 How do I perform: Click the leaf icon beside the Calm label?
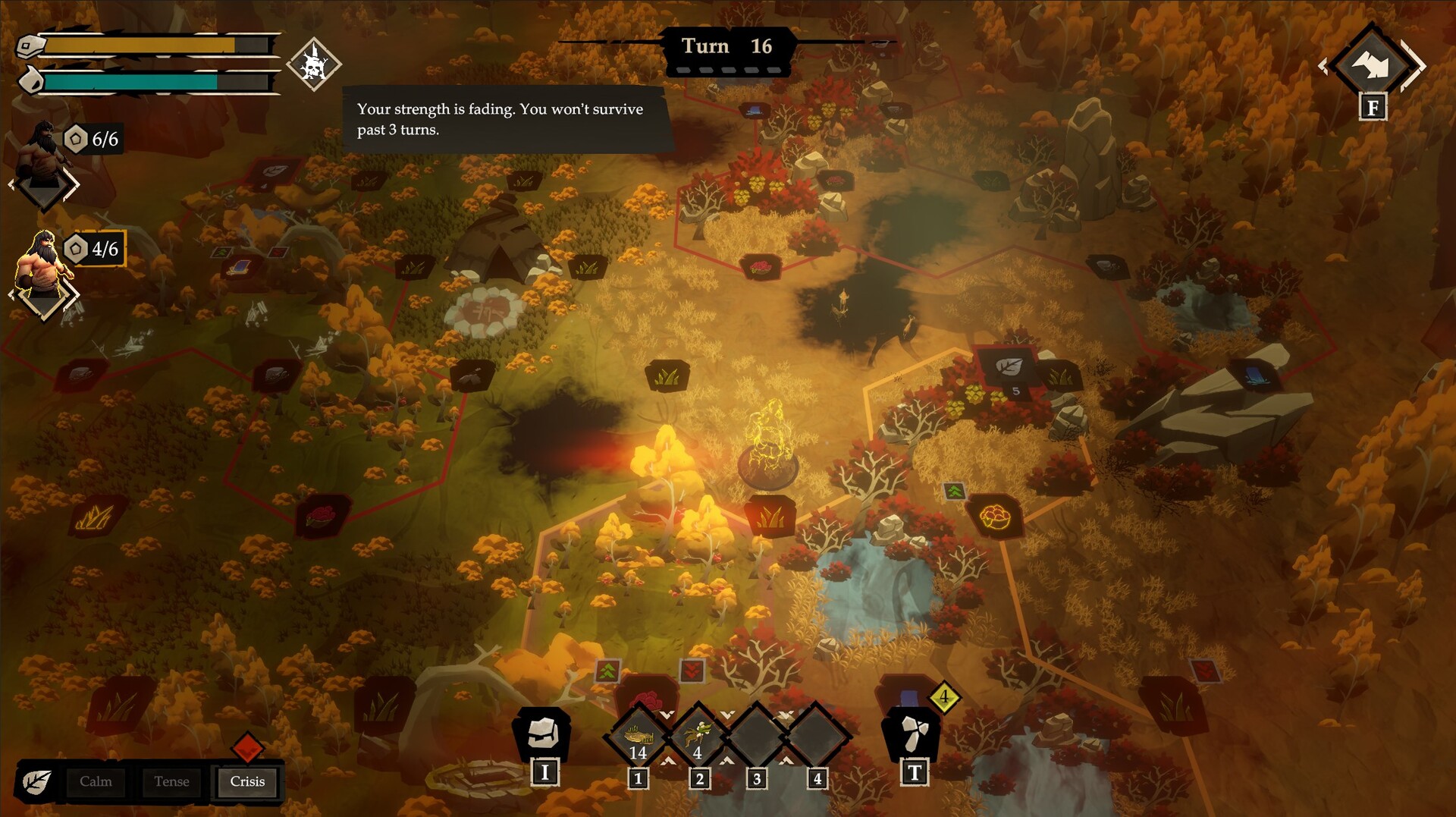pyautogui.click(x=36, y=782)
